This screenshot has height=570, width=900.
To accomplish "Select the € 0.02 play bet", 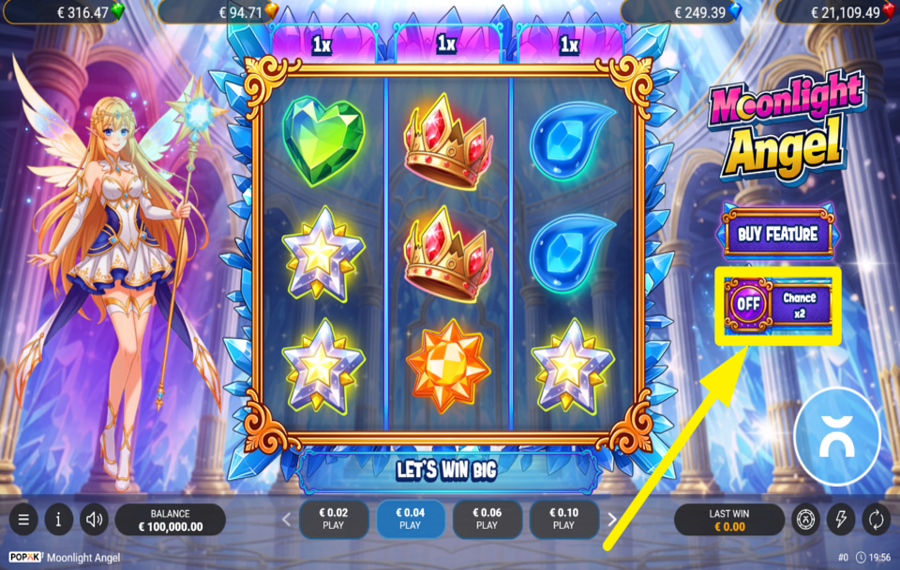I will [x=333, y=519].
